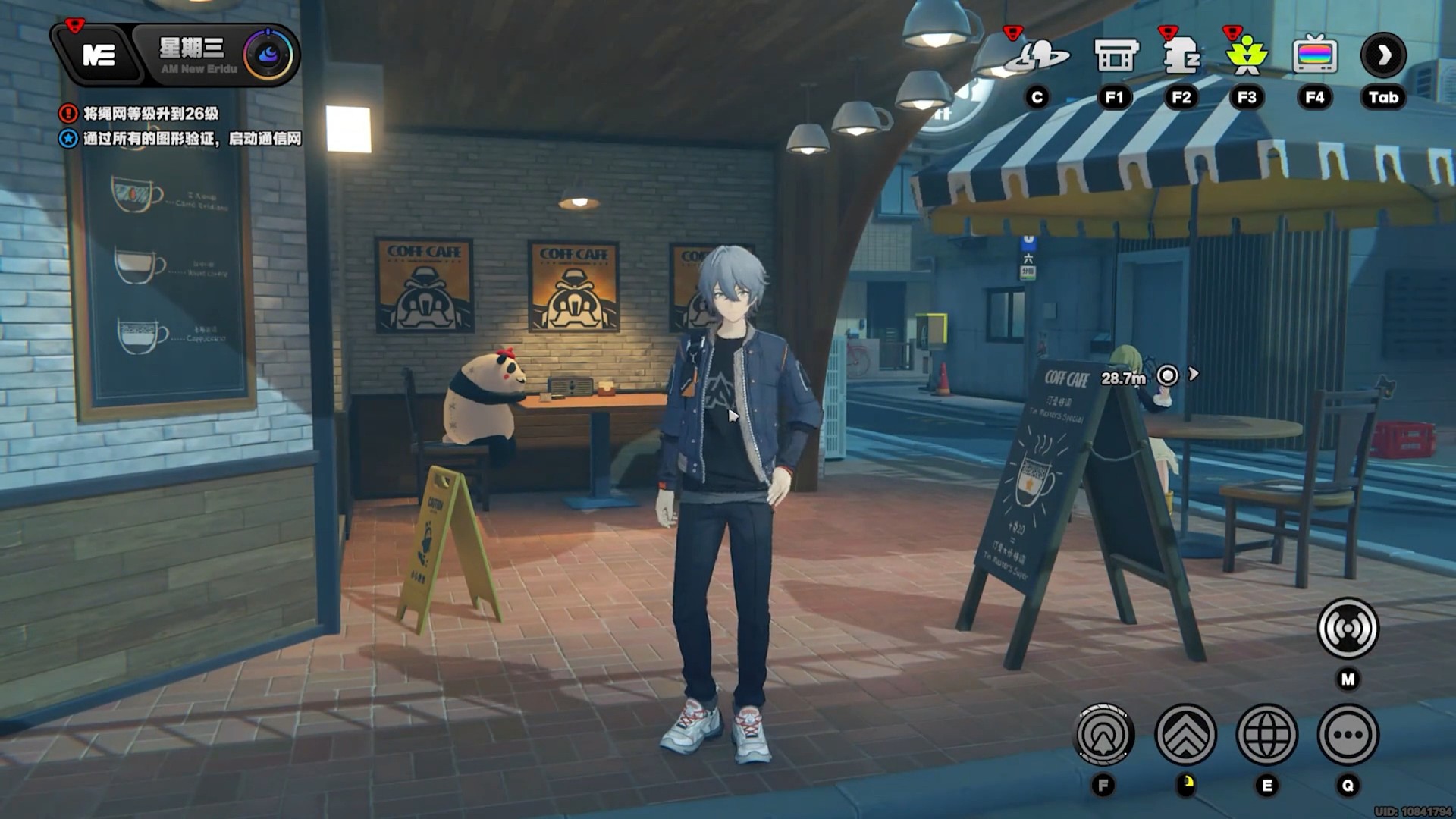Activate the signal broadcast round button
This screenshot has width=1456, height=819.
(1348, 628)
